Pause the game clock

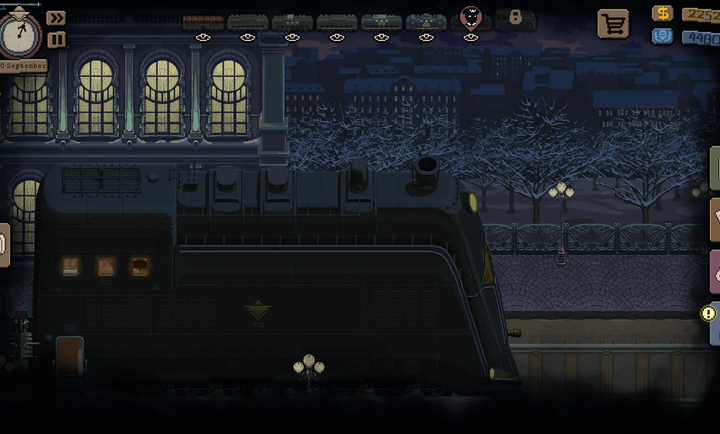click(56, 39)
